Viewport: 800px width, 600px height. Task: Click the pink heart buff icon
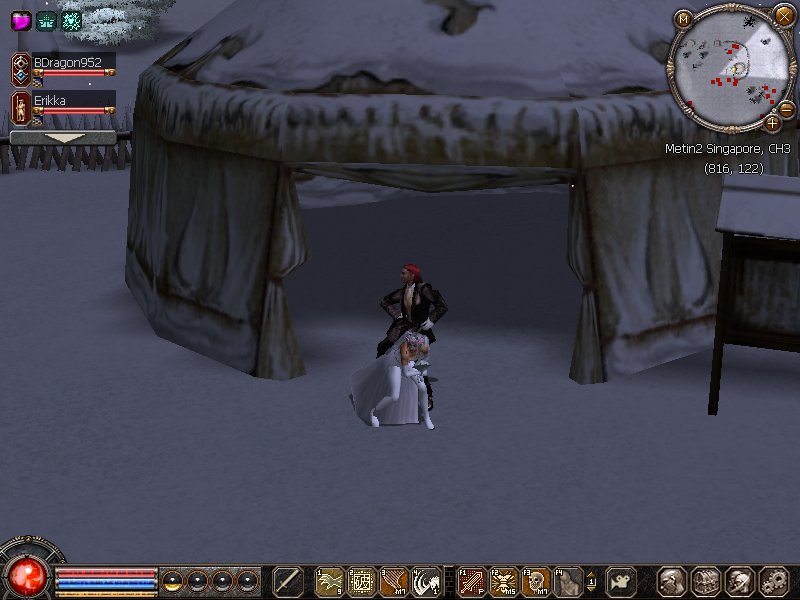(21, 20)
